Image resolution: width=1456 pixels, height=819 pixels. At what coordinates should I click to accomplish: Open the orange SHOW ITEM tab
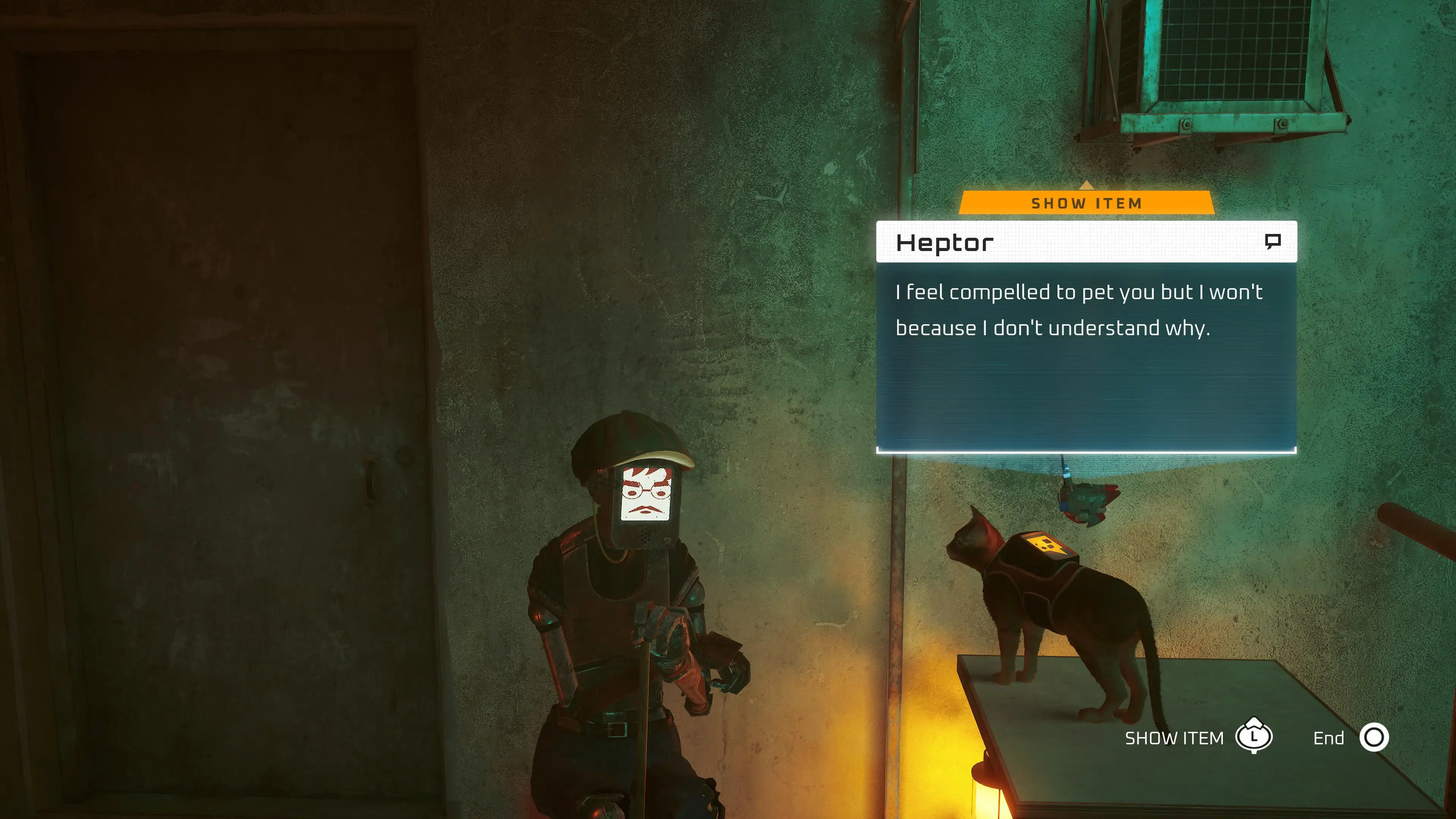click(x=1086, y=203)
